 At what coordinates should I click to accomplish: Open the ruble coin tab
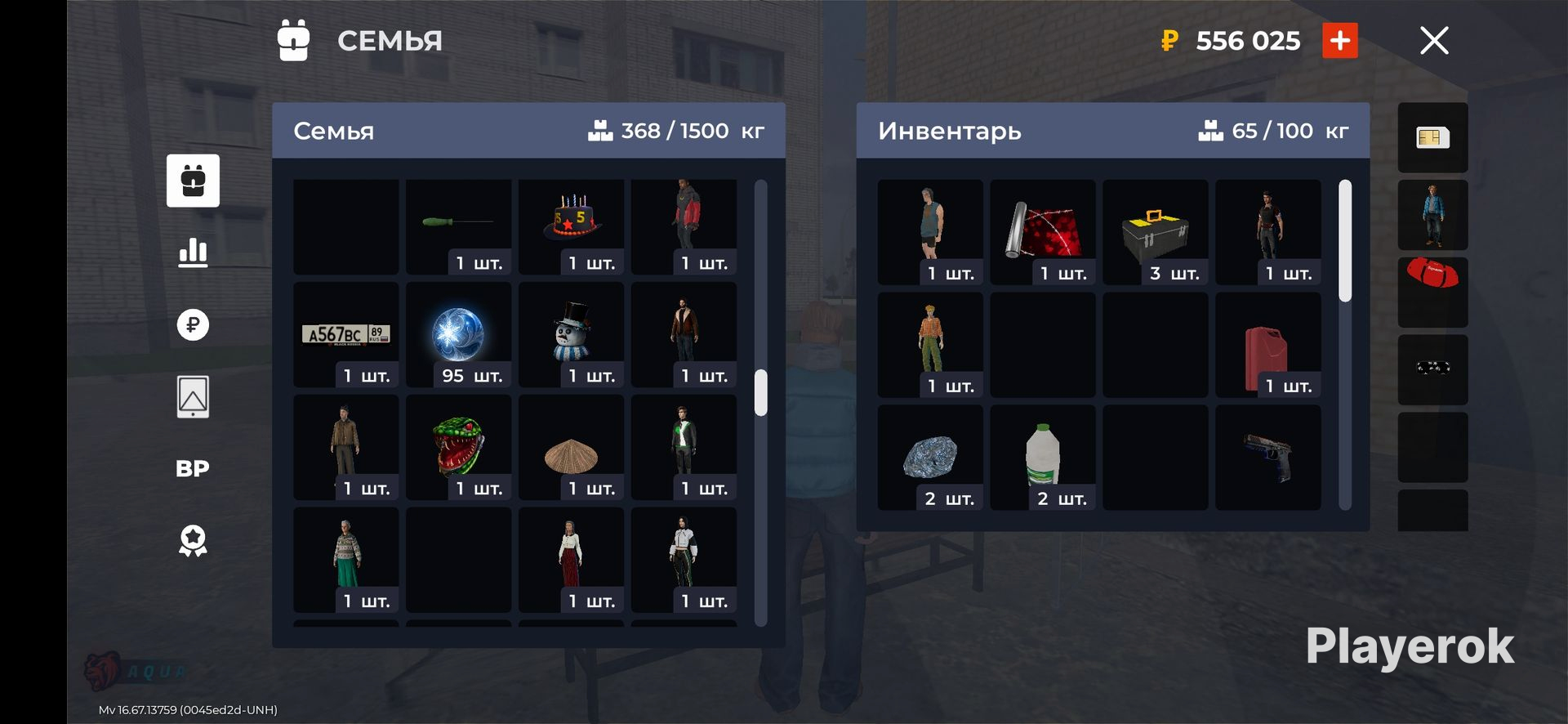click(x=193, y=324)
